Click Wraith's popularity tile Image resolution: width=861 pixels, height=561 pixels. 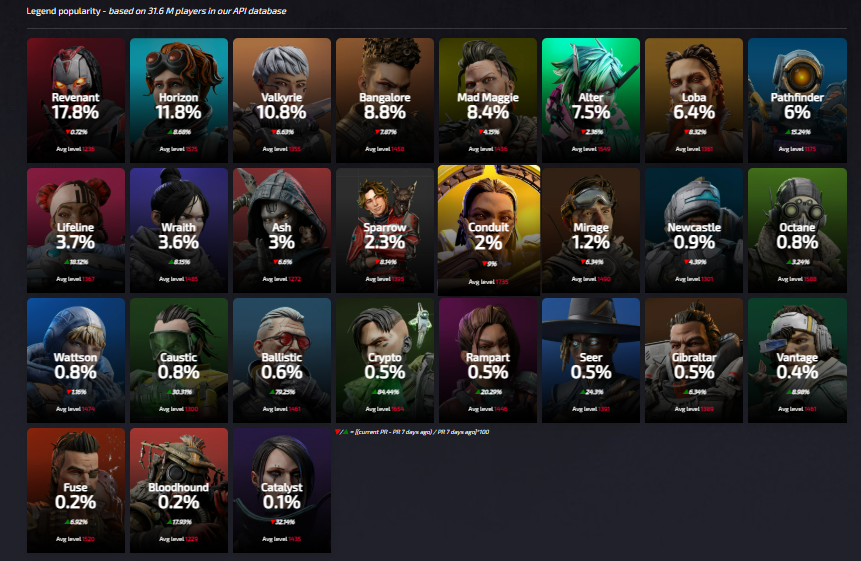[x=179, y=230]
